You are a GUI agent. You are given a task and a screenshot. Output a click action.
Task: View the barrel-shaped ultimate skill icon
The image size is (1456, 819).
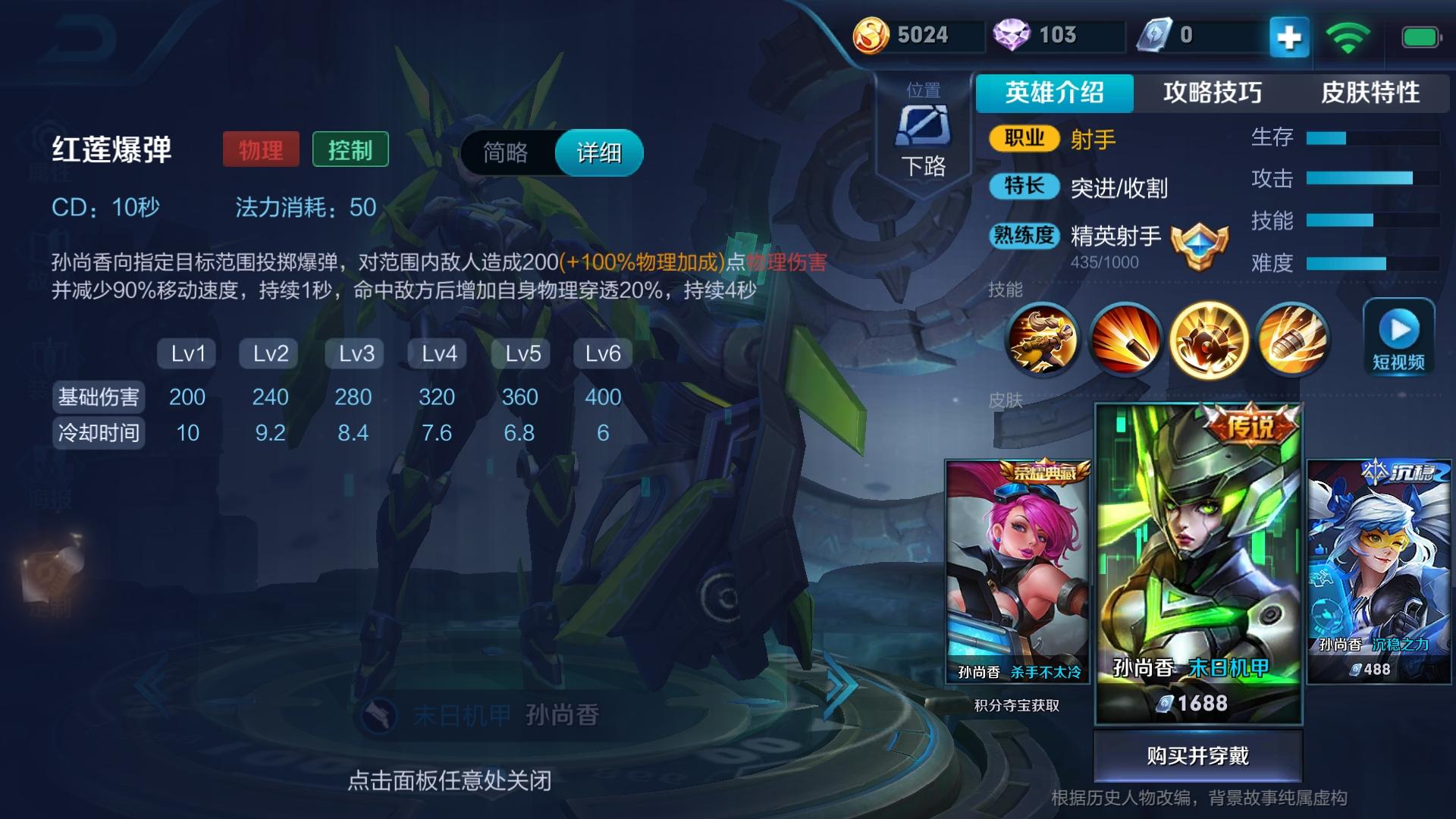[1293, 341]
